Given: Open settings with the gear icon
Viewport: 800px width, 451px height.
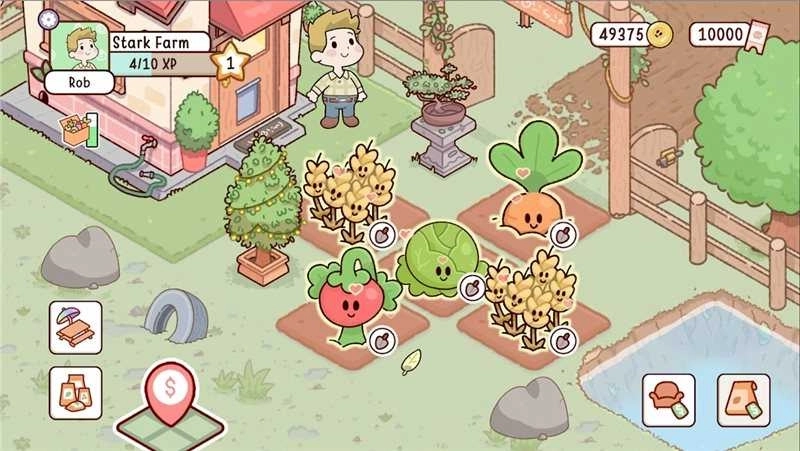Looking at the screenshot, I should (x=47, y=18).
